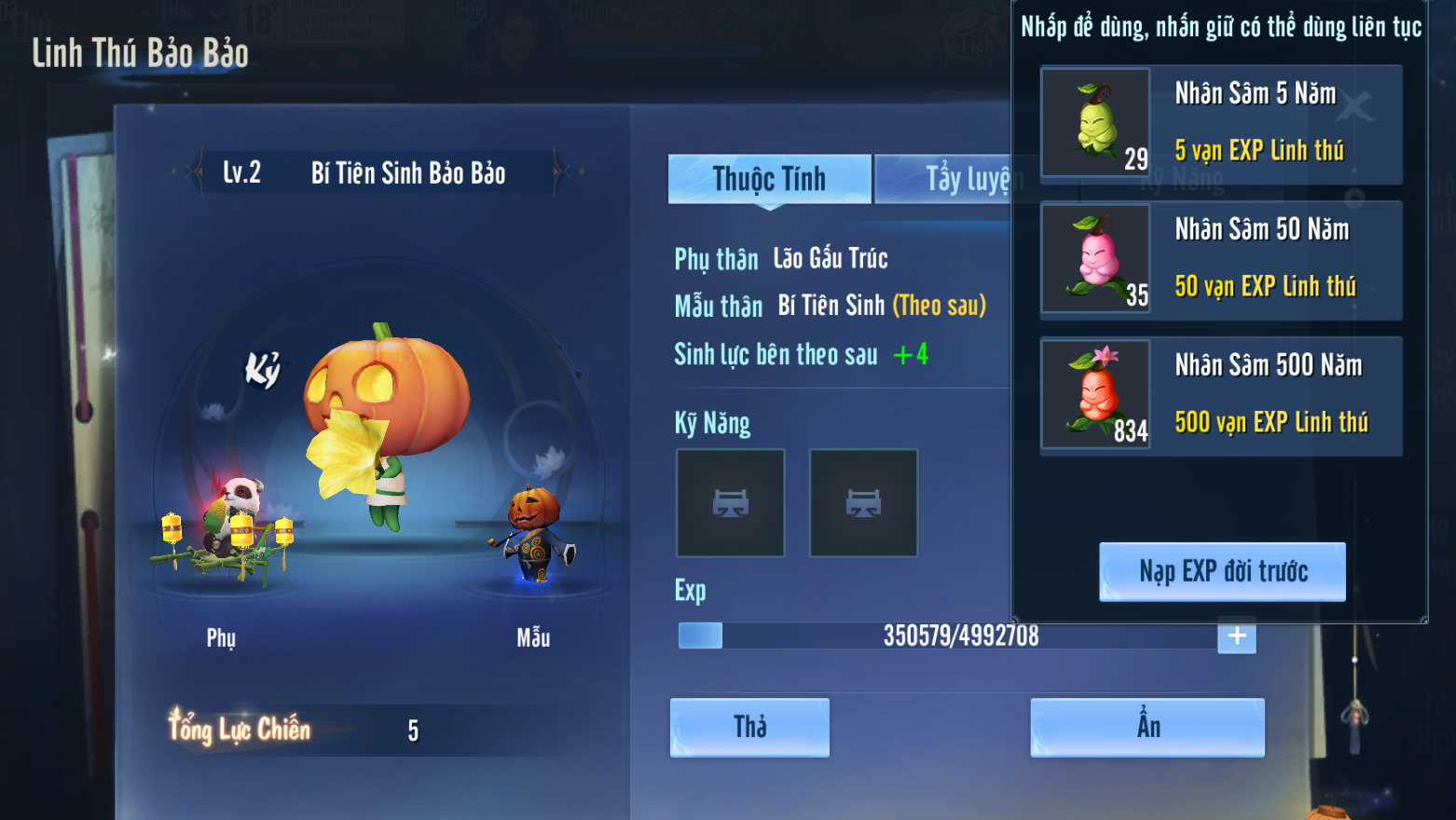
Task: Click the Ẩn button
Action: 1147,727
